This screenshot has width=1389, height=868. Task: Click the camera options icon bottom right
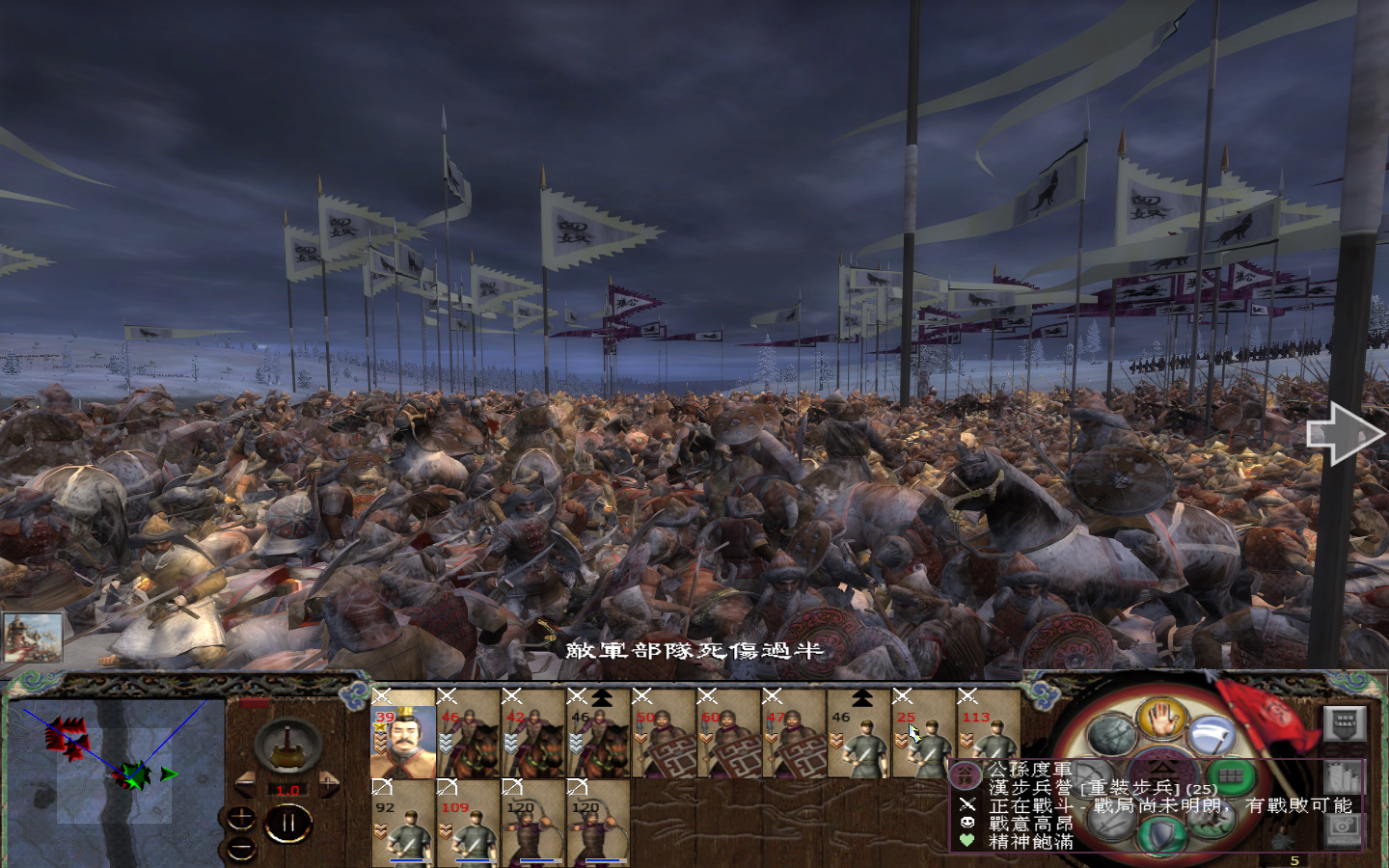(1344, 831)
